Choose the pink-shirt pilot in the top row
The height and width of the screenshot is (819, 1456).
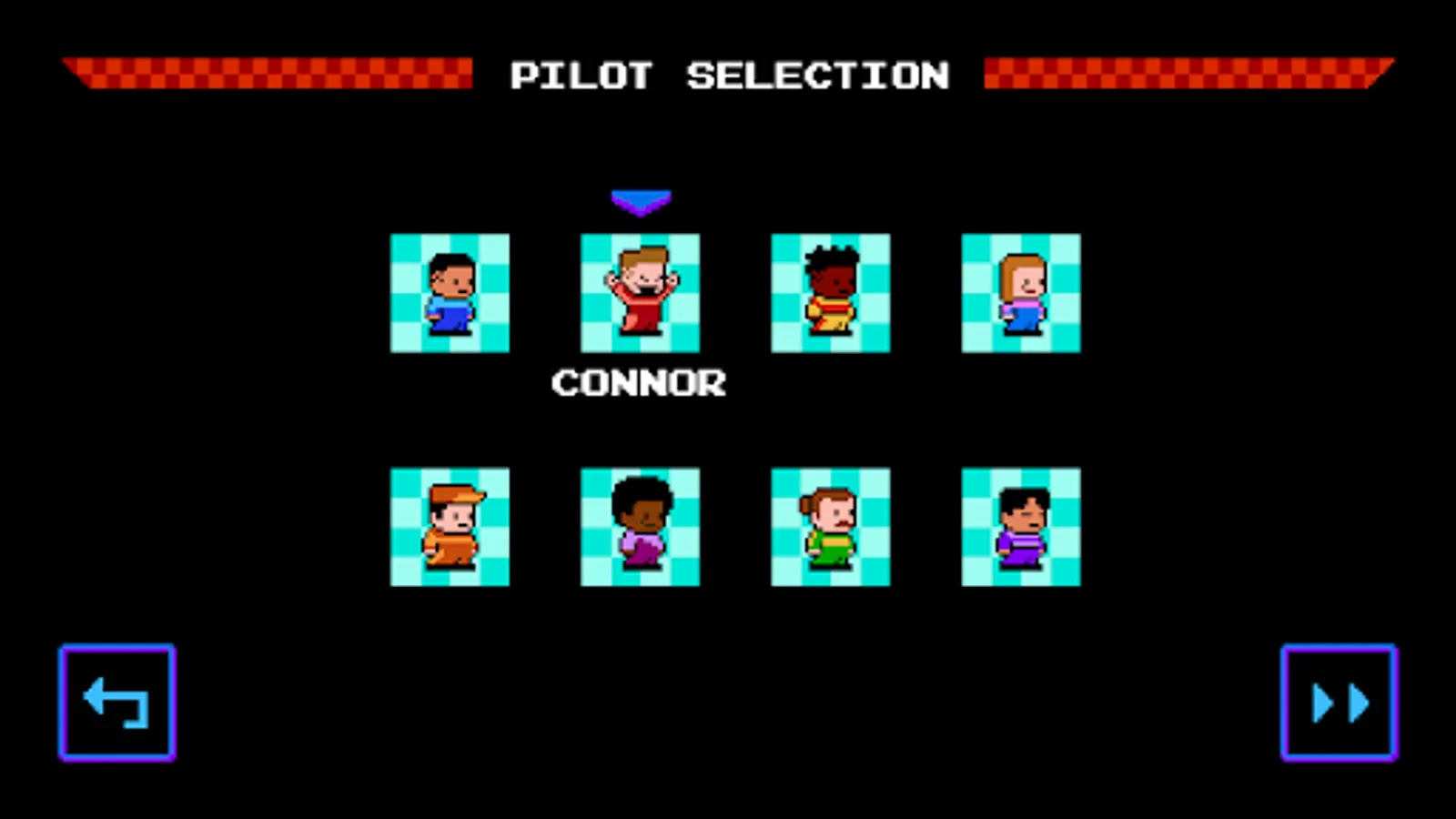1020,293
